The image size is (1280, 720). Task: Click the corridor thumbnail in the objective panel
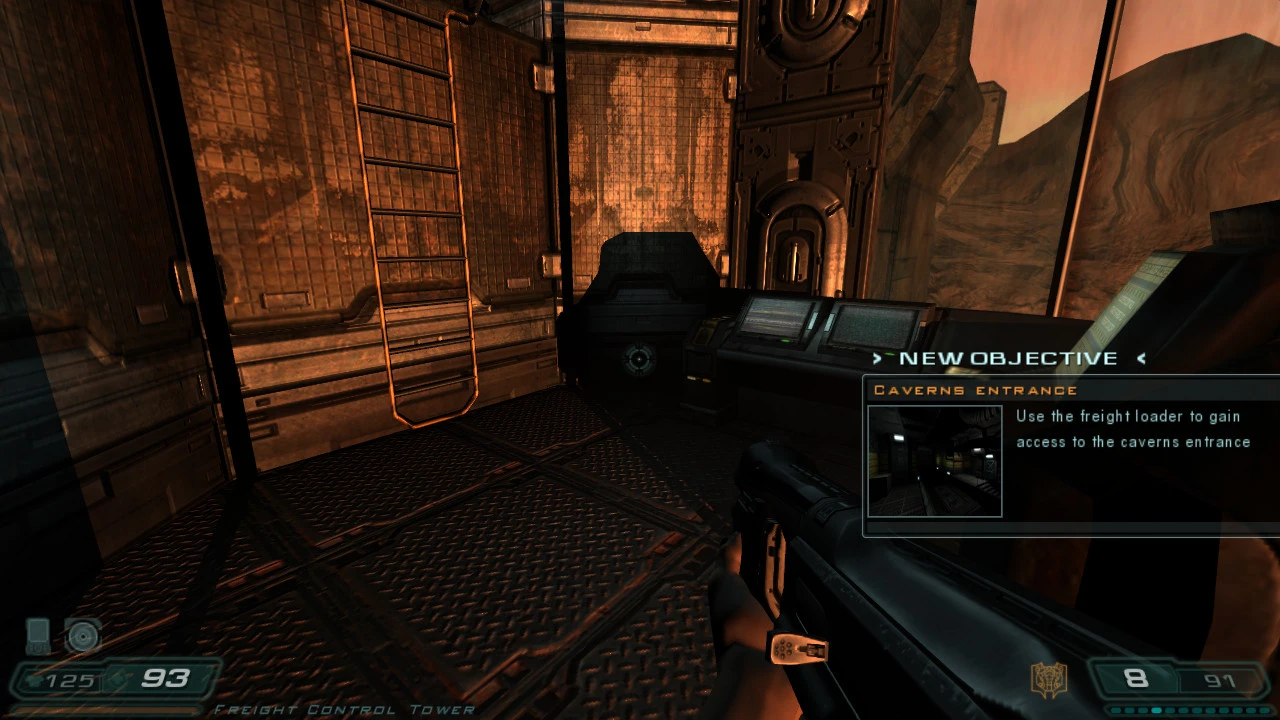coord(933,460)
